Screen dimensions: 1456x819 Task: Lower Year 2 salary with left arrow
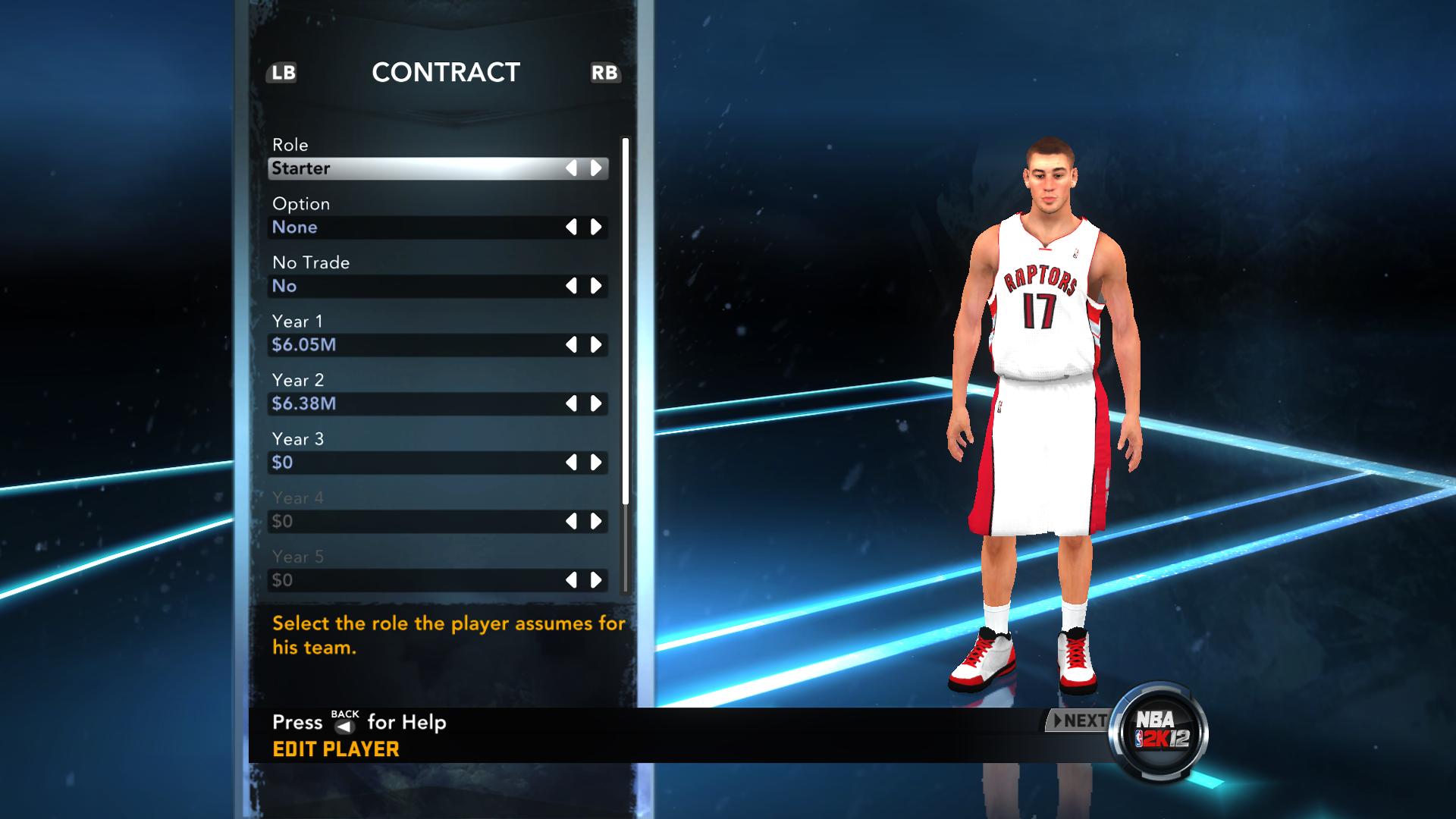point(571,403)
